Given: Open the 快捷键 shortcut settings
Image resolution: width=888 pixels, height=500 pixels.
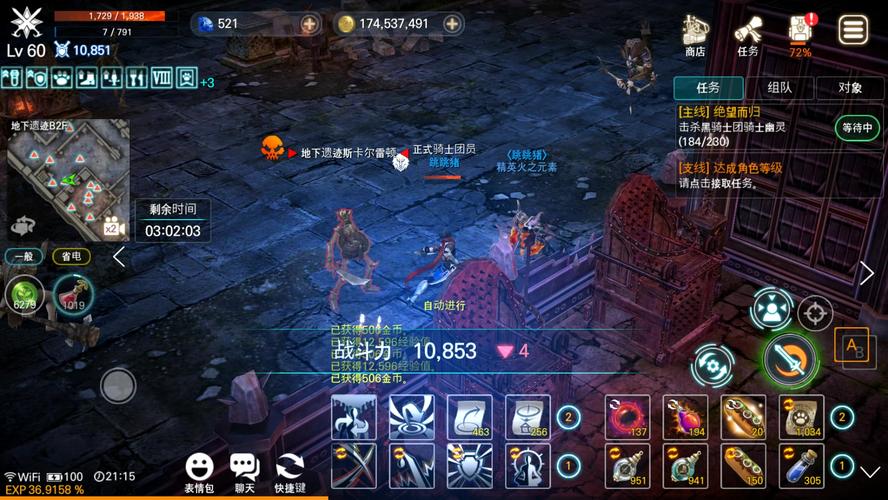Looking at the screenshot, I should click(291, 472).
